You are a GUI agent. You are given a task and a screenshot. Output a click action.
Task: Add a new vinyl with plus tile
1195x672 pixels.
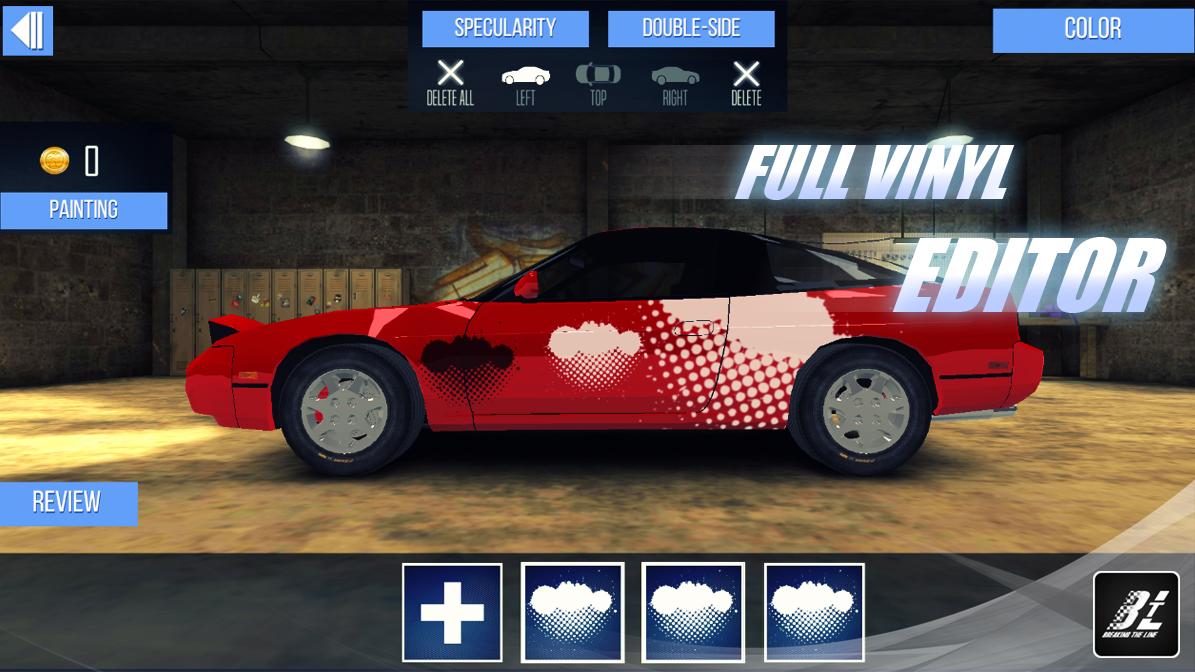pos(452,612)
